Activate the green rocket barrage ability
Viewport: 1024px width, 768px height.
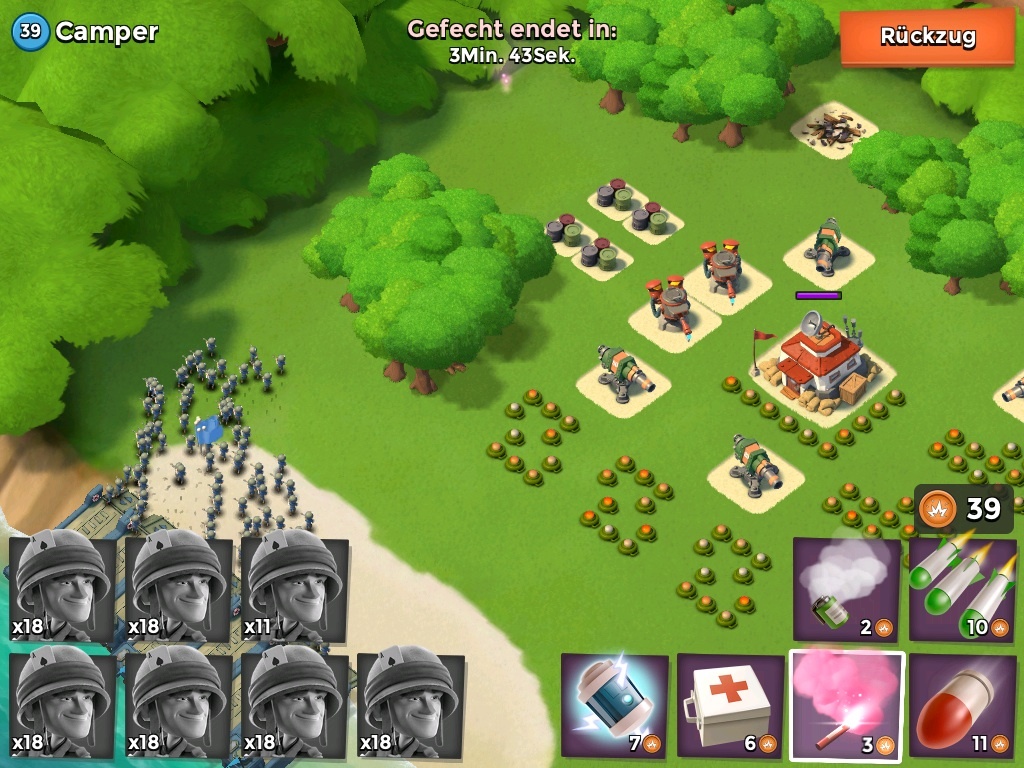coord(961,590)
